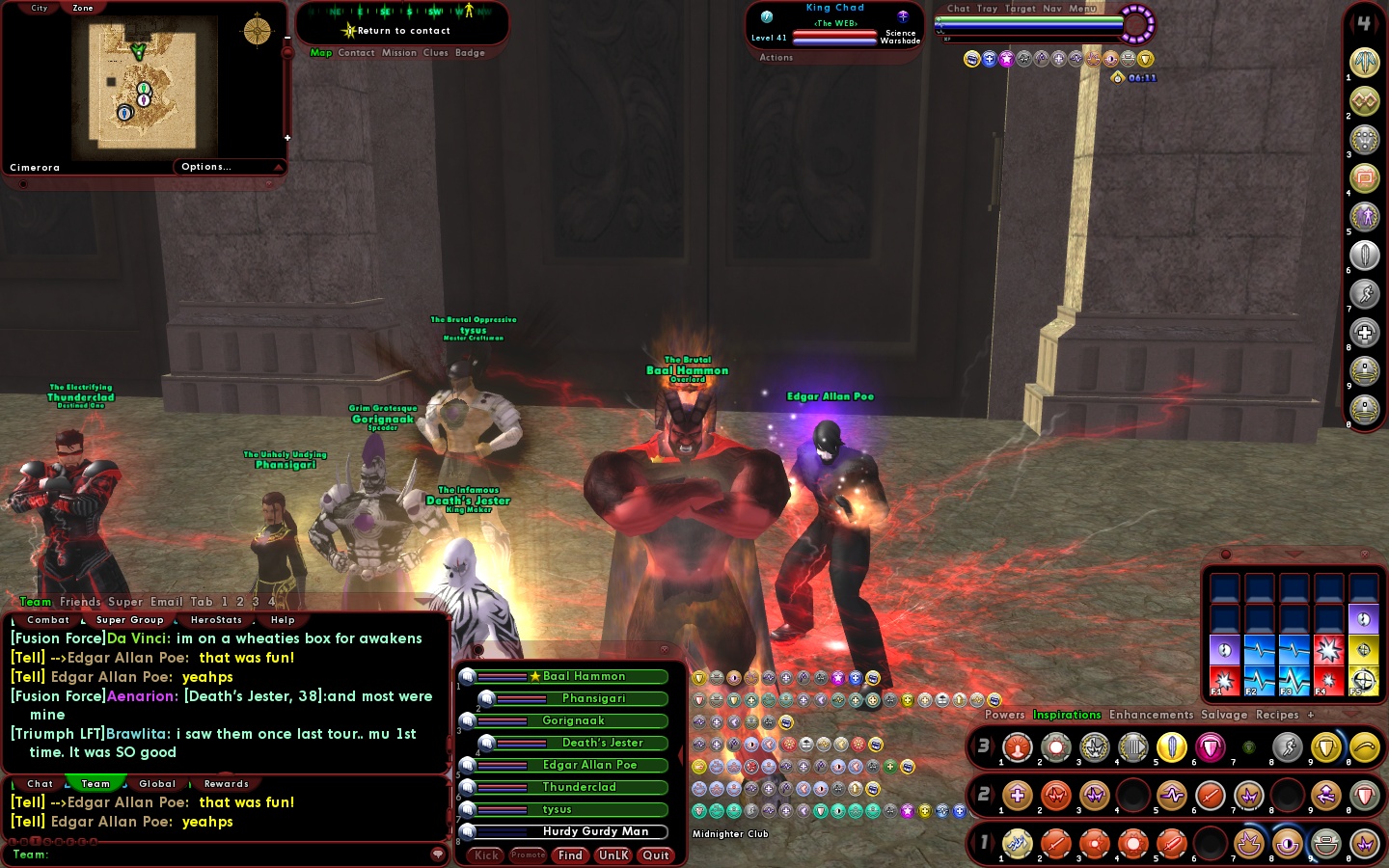Select teammate Thunderclad in team list
Screen dimensions: 1389x868
(579, 787)
